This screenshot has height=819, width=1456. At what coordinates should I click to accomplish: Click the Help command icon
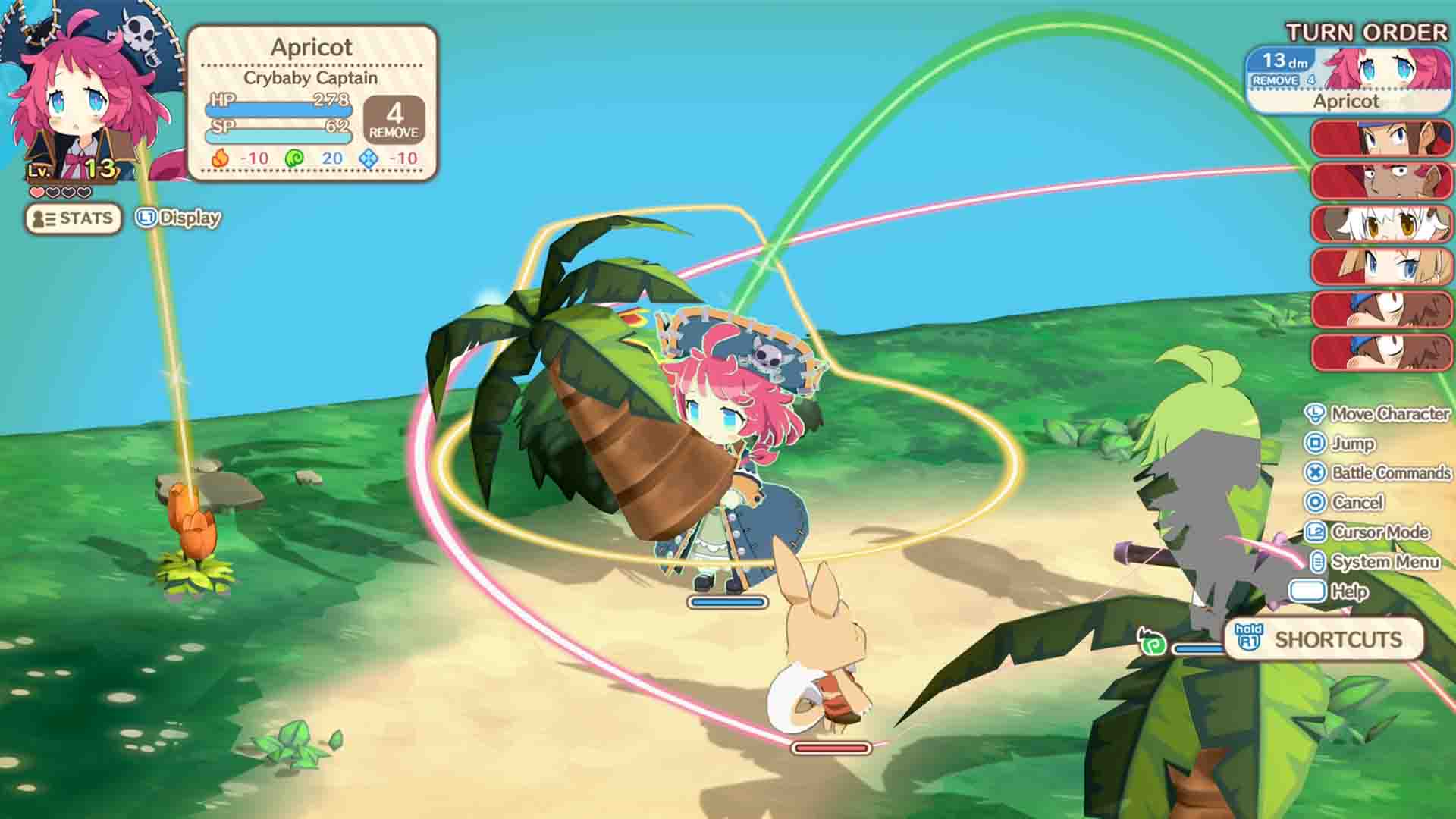tap(1307, 591)
